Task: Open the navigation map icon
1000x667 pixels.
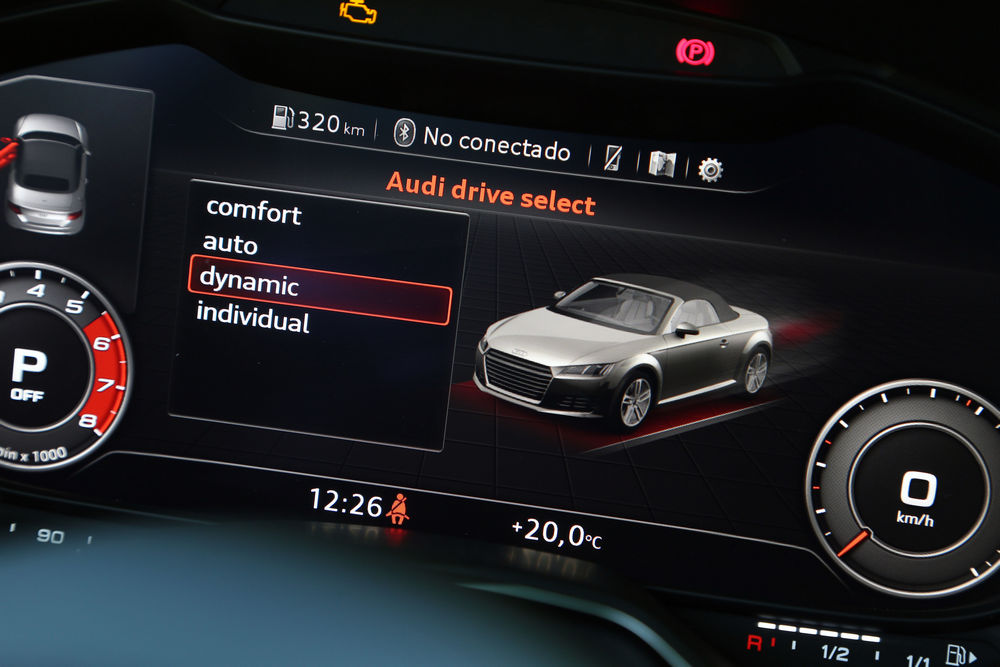Action: pos(661,163)
